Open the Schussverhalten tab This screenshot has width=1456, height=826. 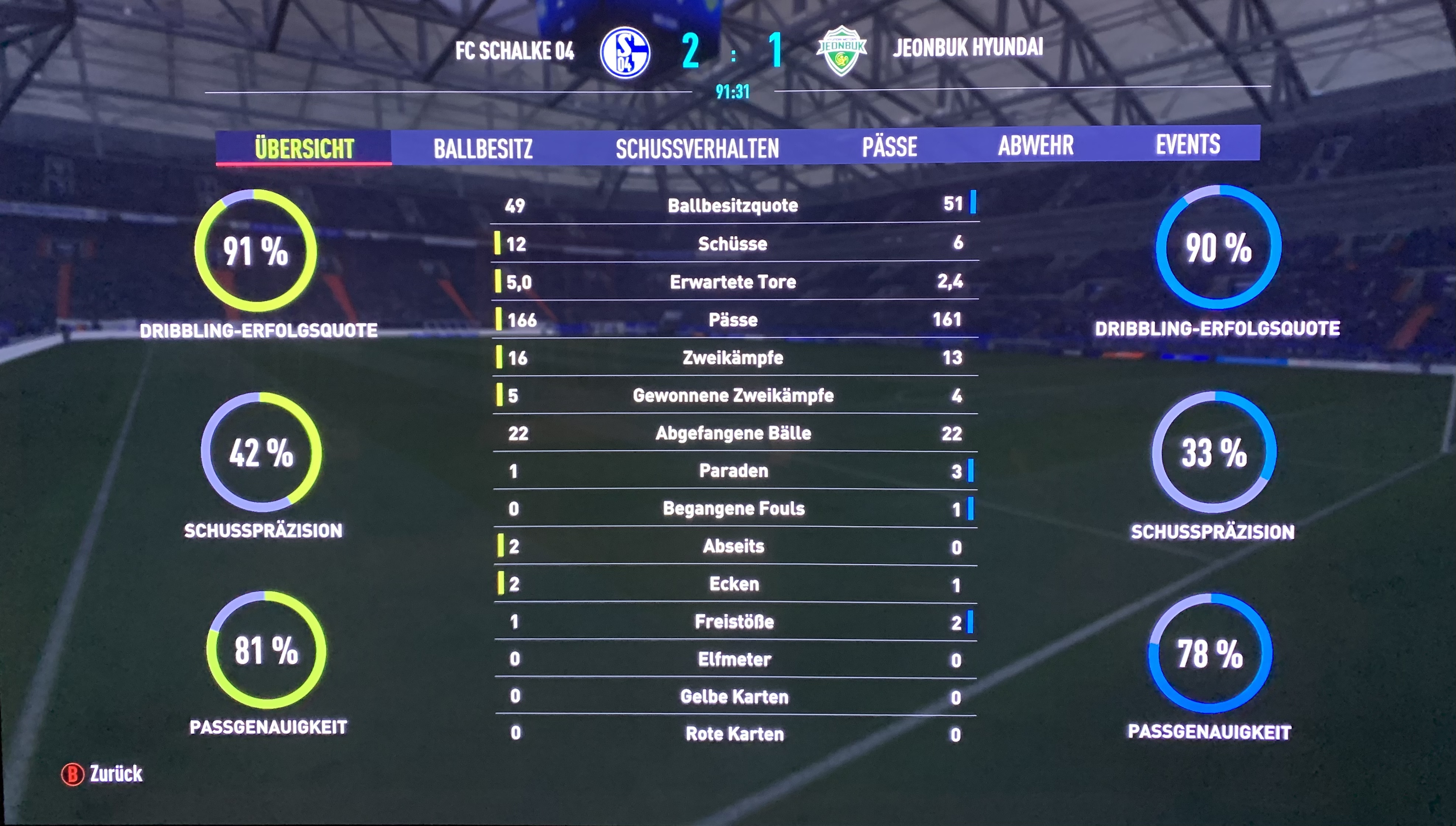pyautogui.click(x=697, y=148)
